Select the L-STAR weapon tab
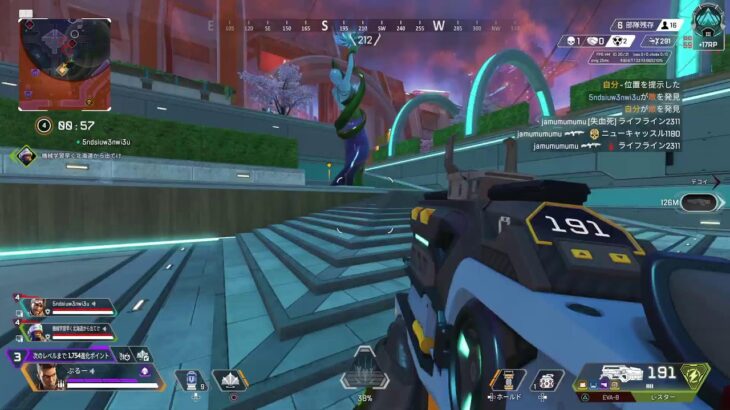 tap(665, 398)
